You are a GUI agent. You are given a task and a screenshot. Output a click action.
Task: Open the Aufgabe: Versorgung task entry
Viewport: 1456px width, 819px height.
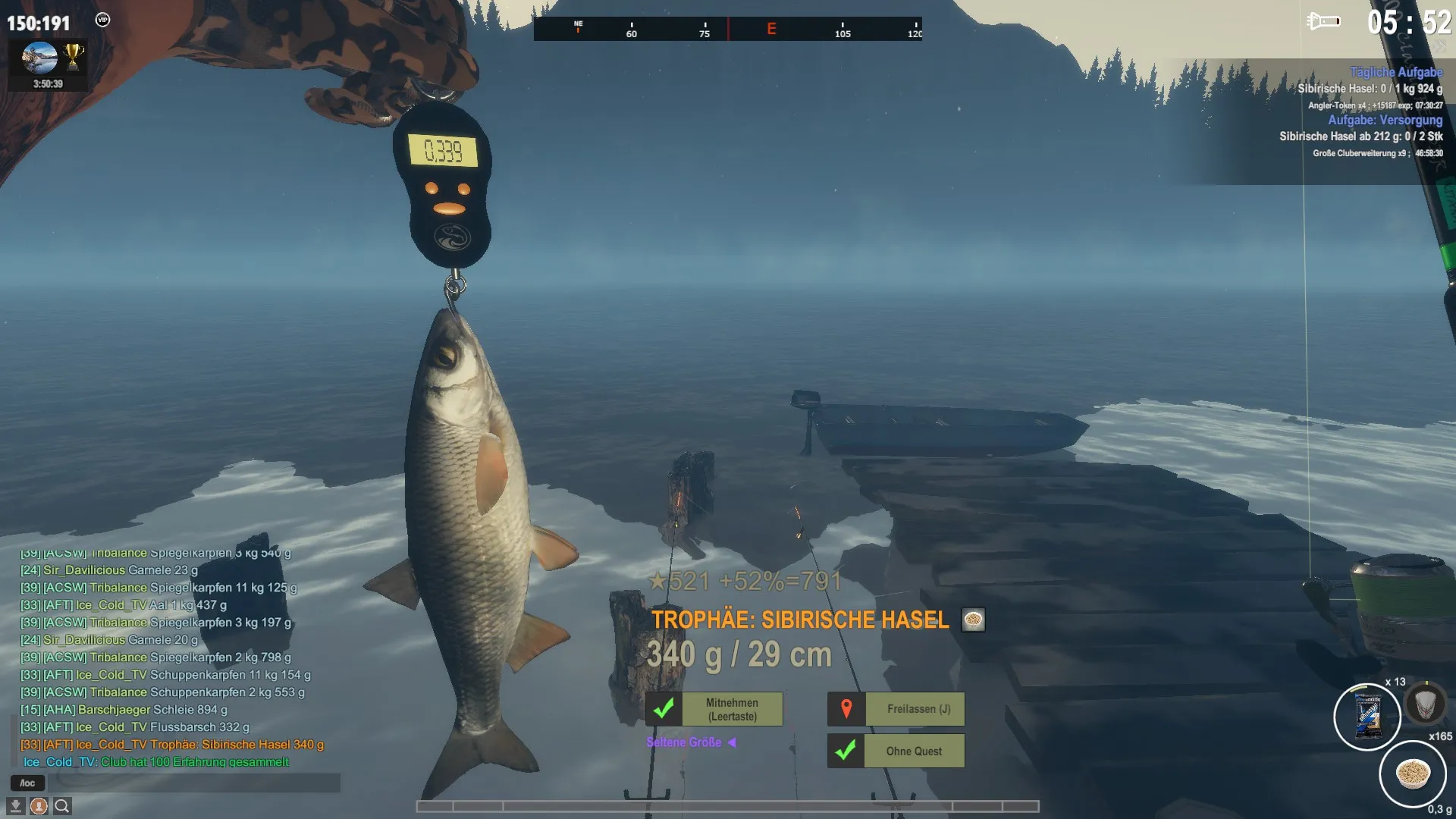click(1385, 120)
